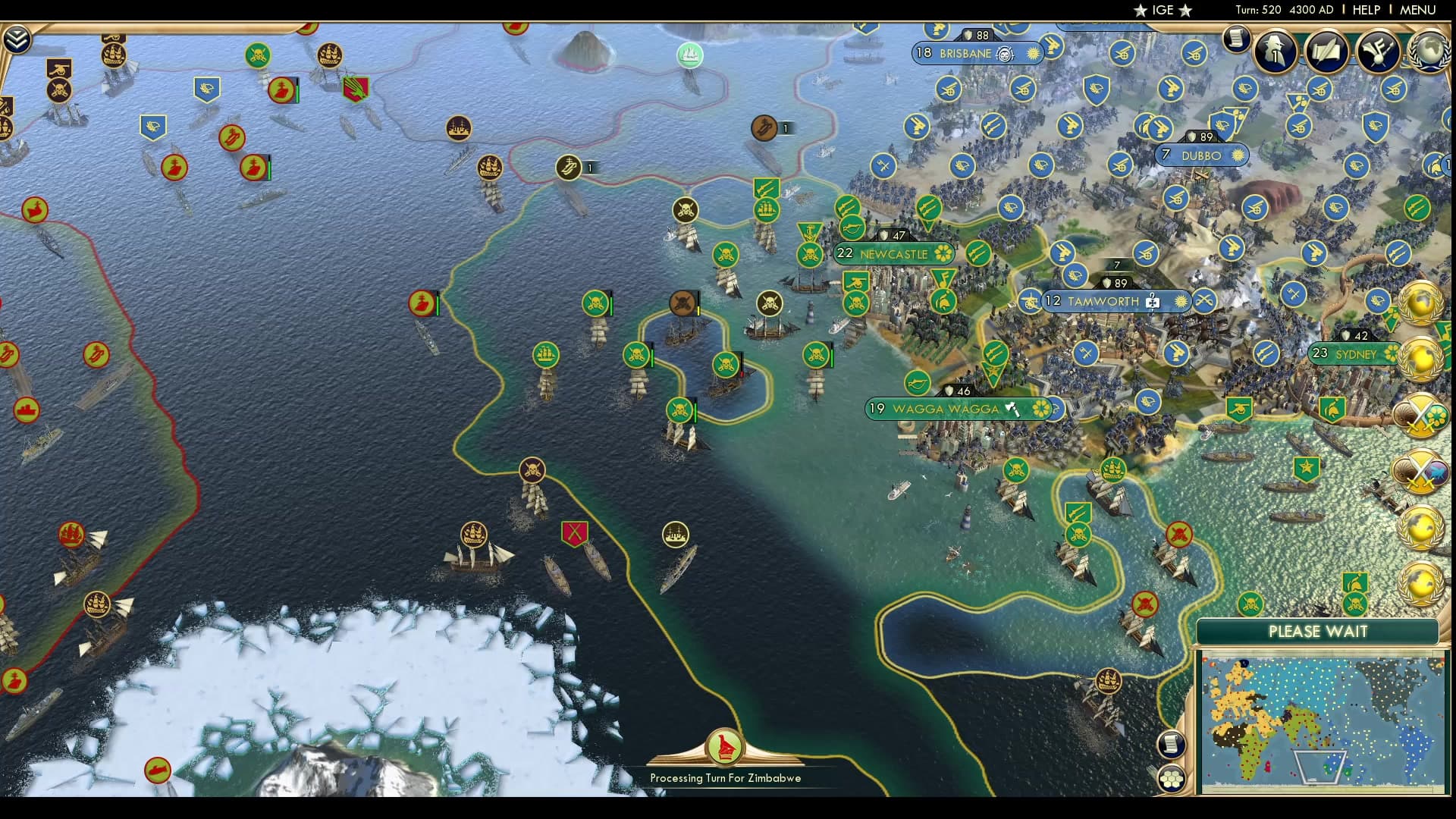Open the HELP menu
Viewport: 1456px width, 819px height.
[1365, 10]
